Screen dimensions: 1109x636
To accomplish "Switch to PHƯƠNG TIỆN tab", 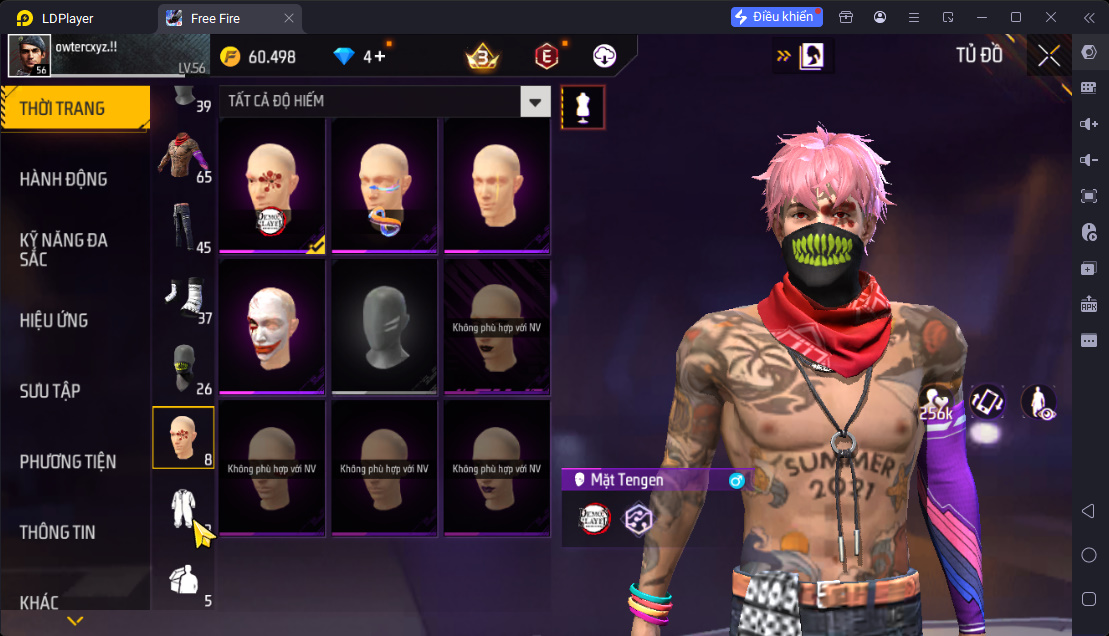I will click(68, 461).
